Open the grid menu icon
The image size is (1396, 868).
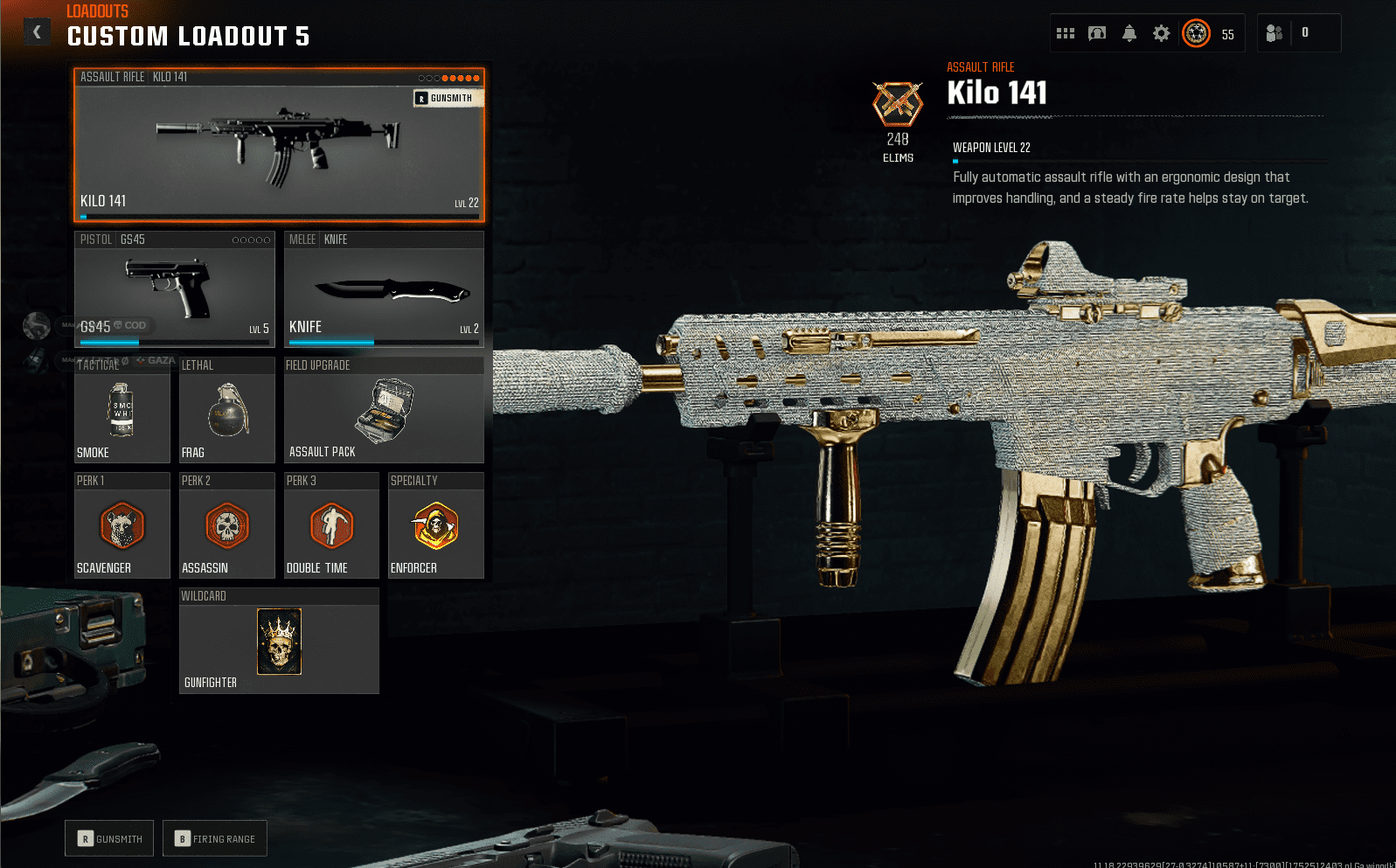1065,33
